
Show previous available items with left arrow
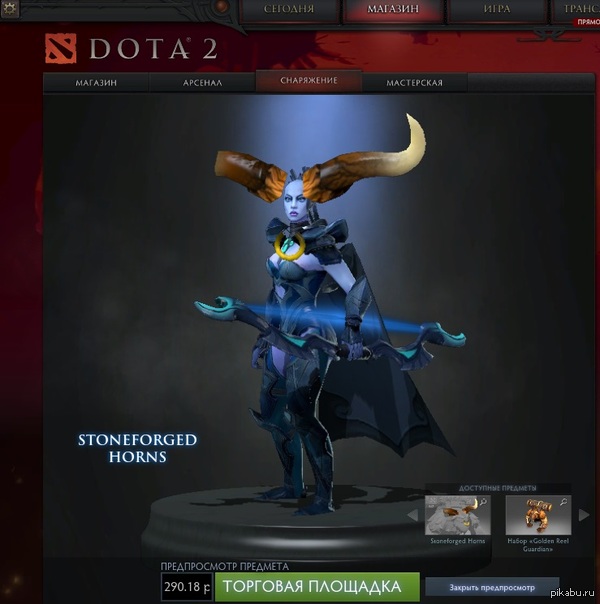412,516
